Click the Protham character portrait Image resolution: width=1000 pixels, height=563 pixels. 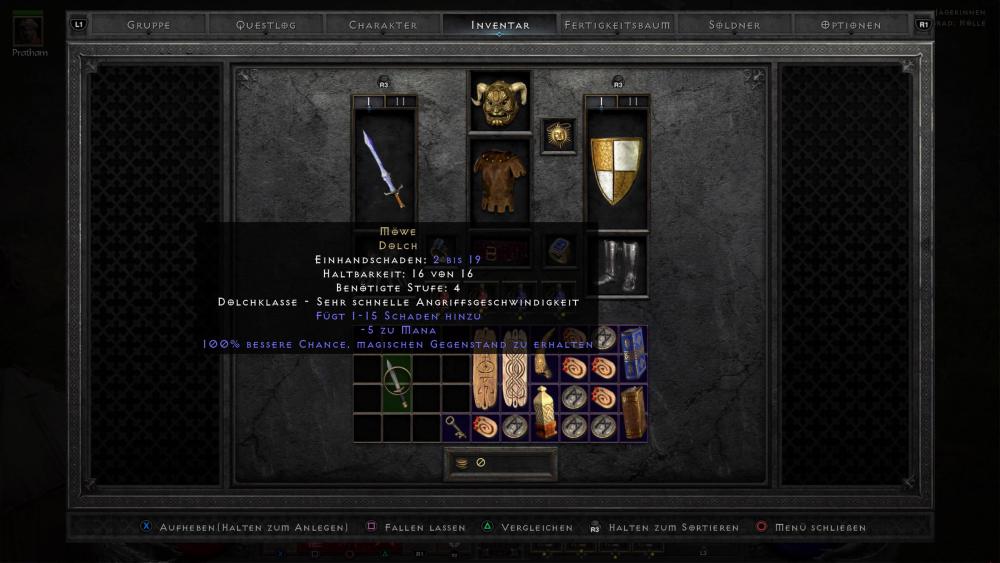(x=28, y=31)
